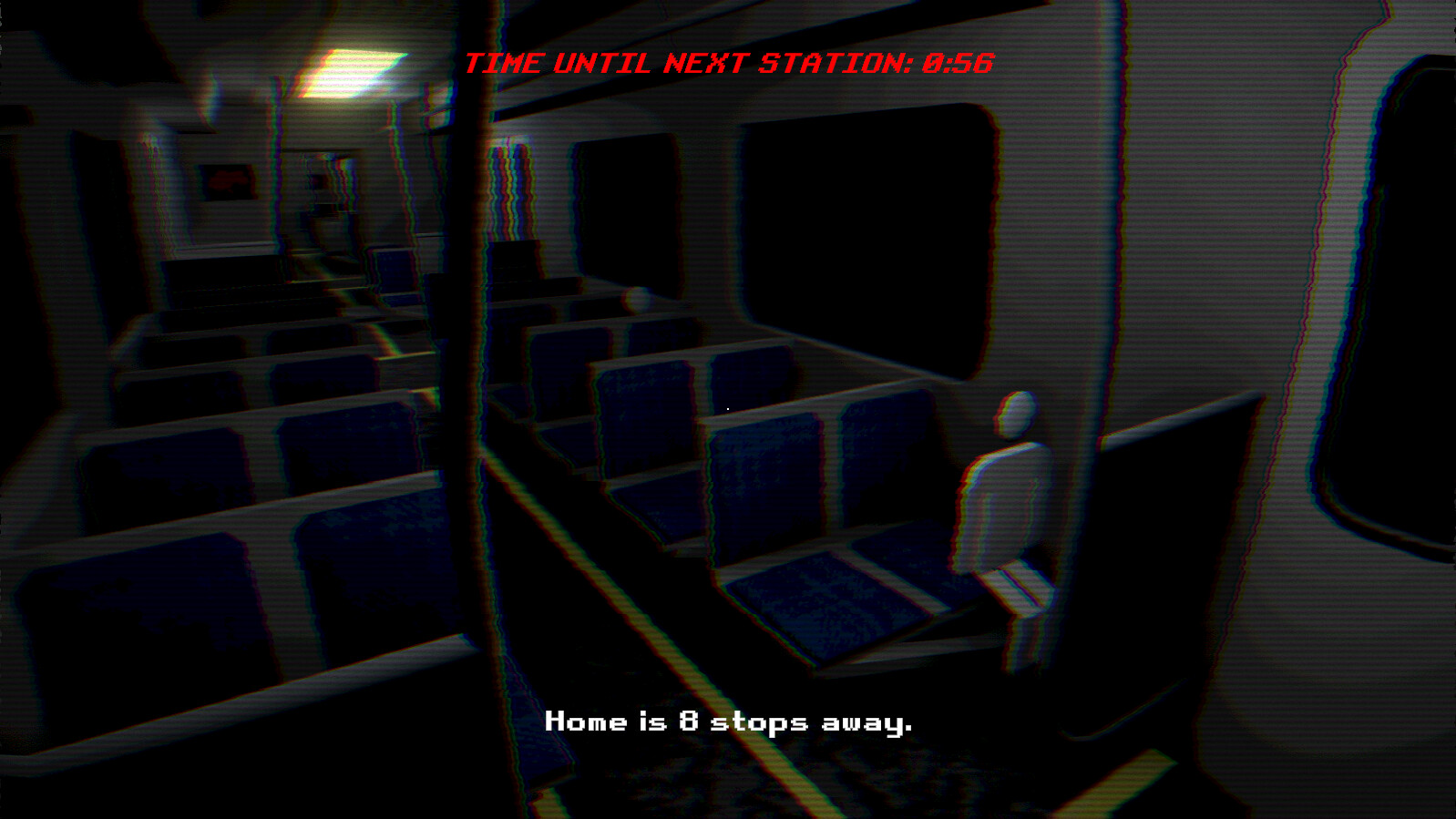
Task: Click the 0:56 countdown number
Action: pyautogui.click(x=959, y=62)
